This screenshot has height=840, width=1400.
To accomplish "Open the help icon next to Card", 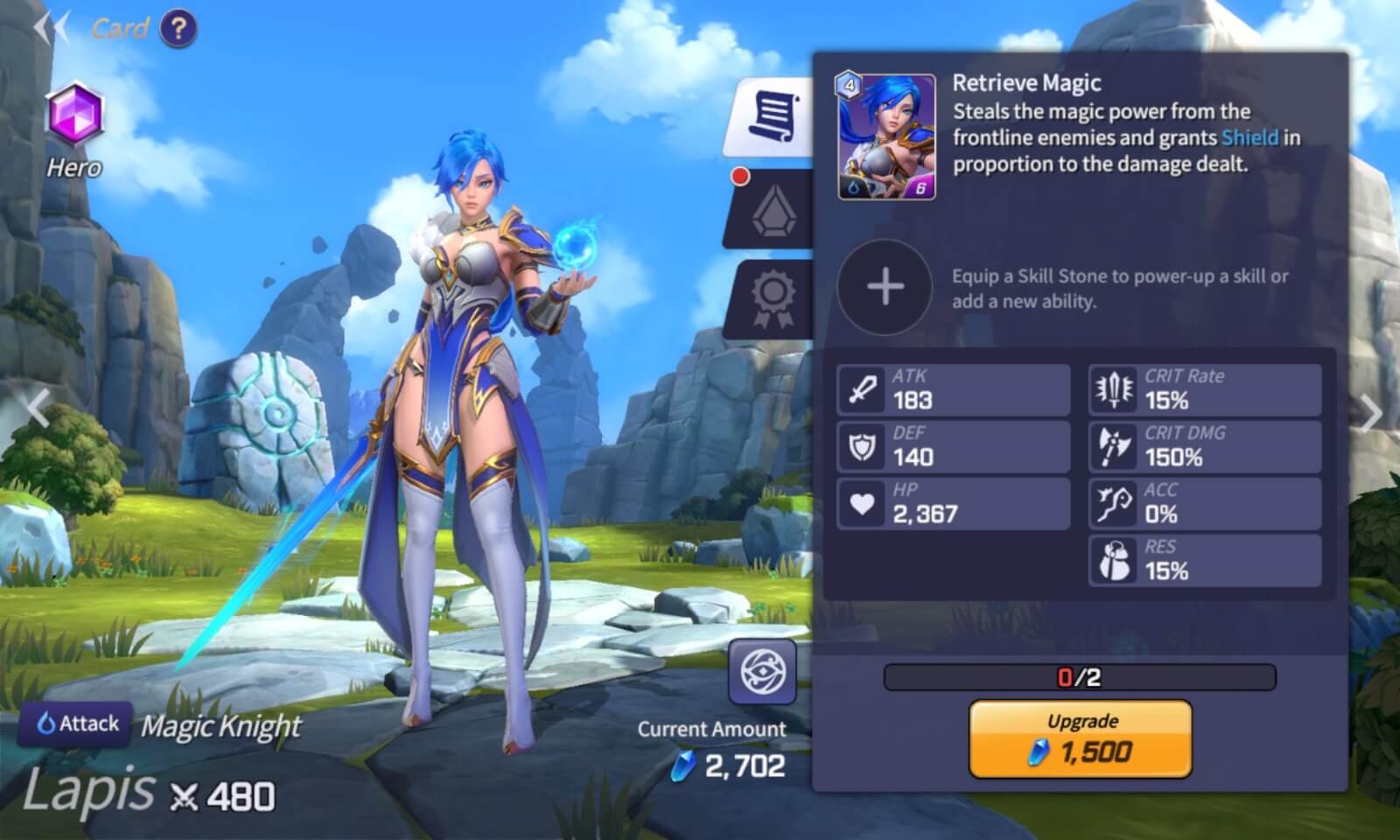I will tap(178, 29).
